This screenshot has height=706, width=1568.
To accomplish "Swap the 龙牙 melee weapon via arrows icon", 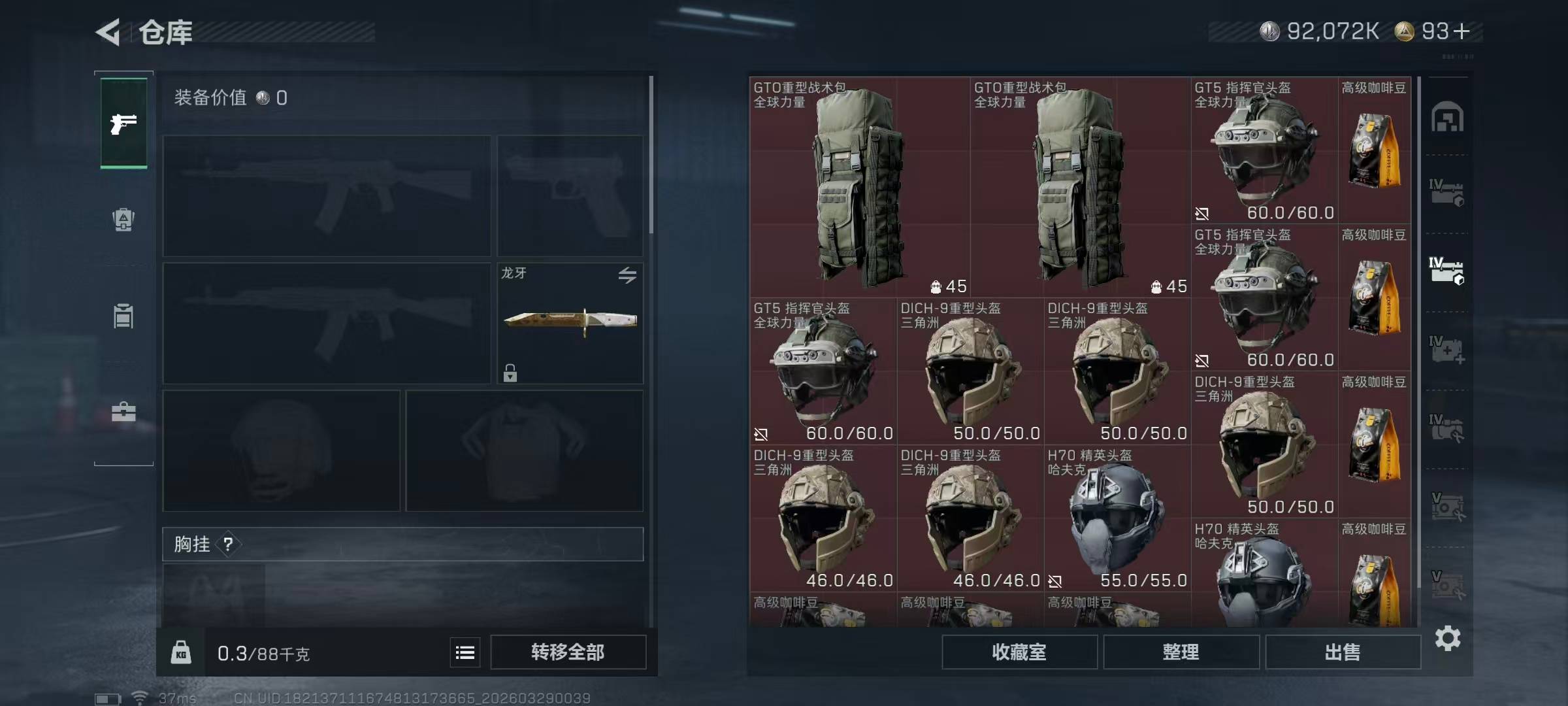I will [x=627, y=275].
